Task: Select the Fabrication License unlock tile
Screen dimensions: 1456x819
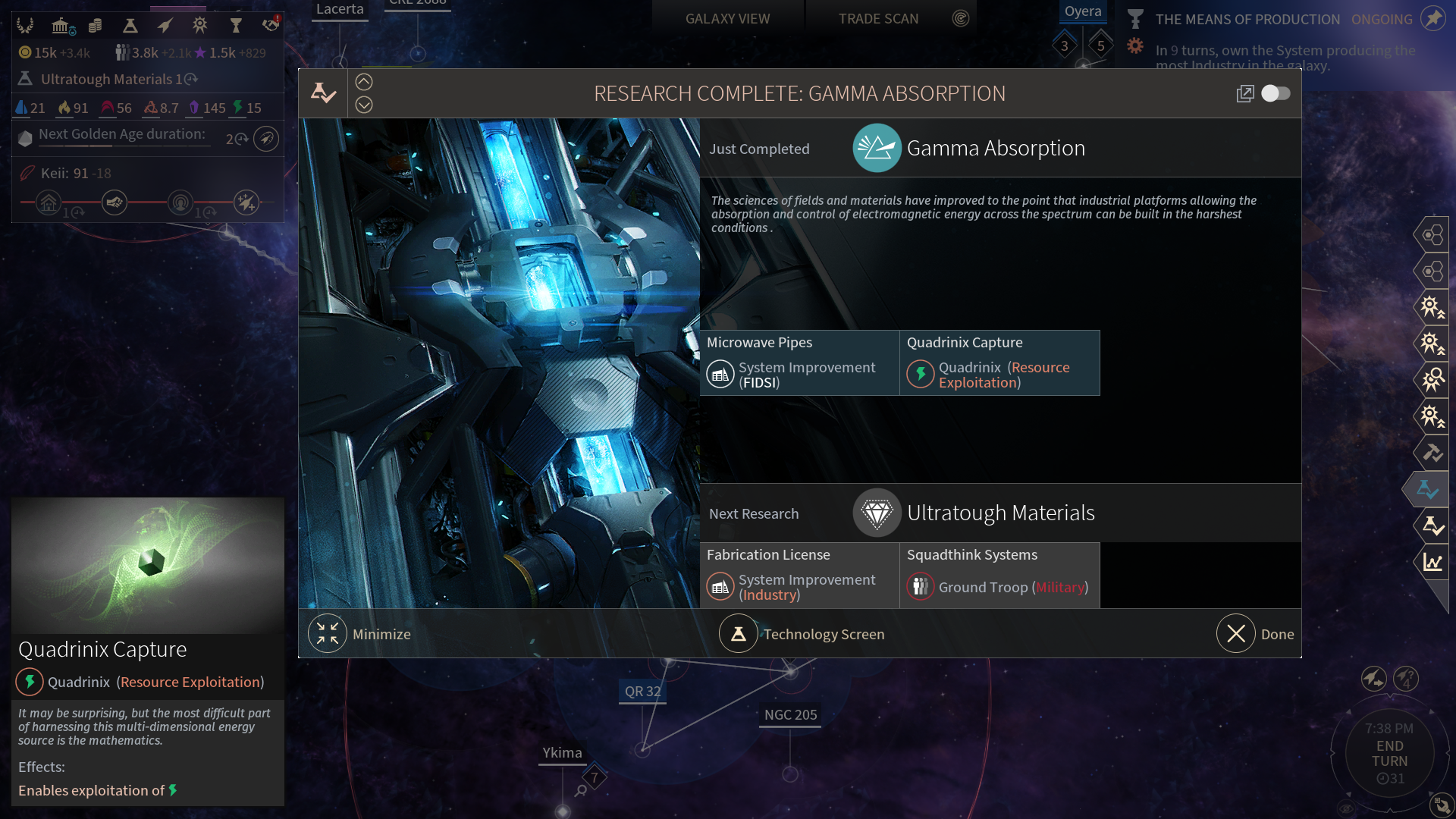Action: coord(799,575)
